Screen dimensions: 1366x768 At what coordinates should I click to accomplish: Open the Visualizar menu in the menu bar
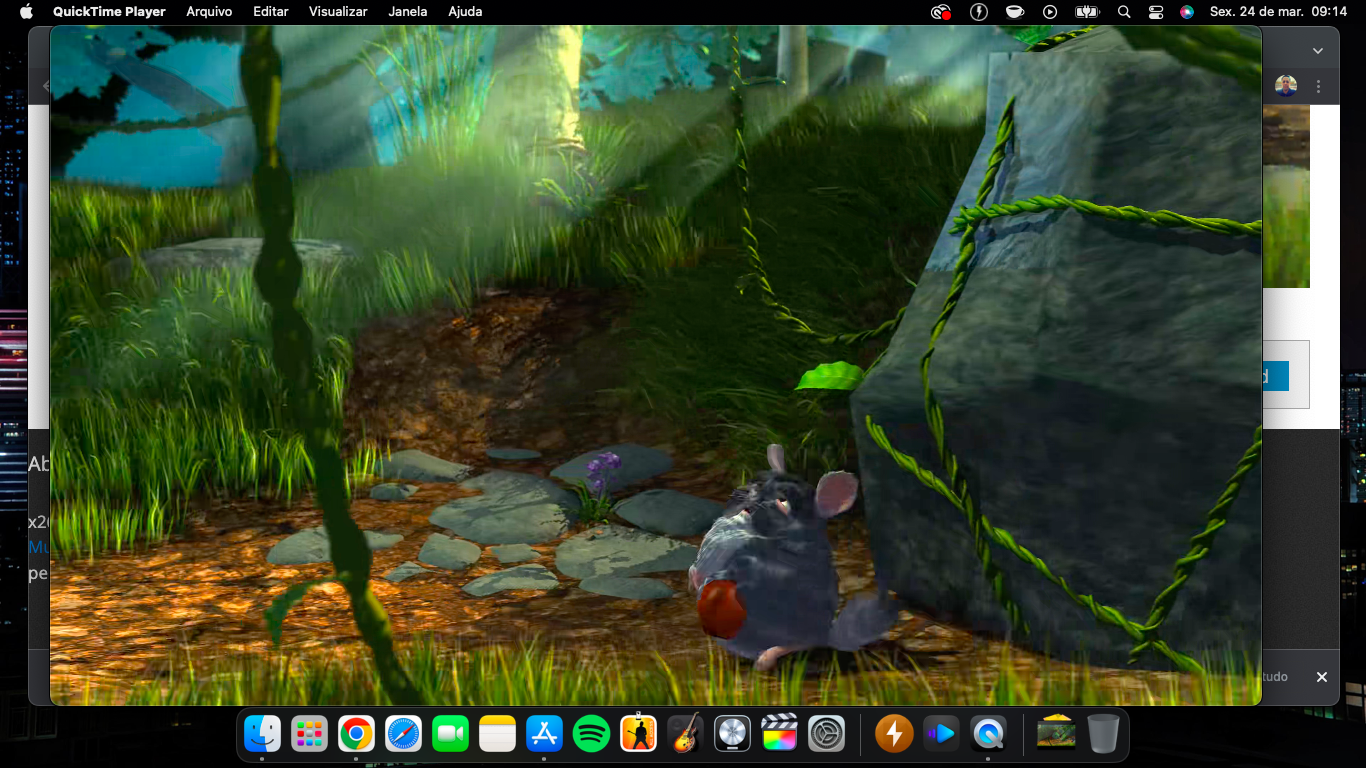[x=338, y=12]
